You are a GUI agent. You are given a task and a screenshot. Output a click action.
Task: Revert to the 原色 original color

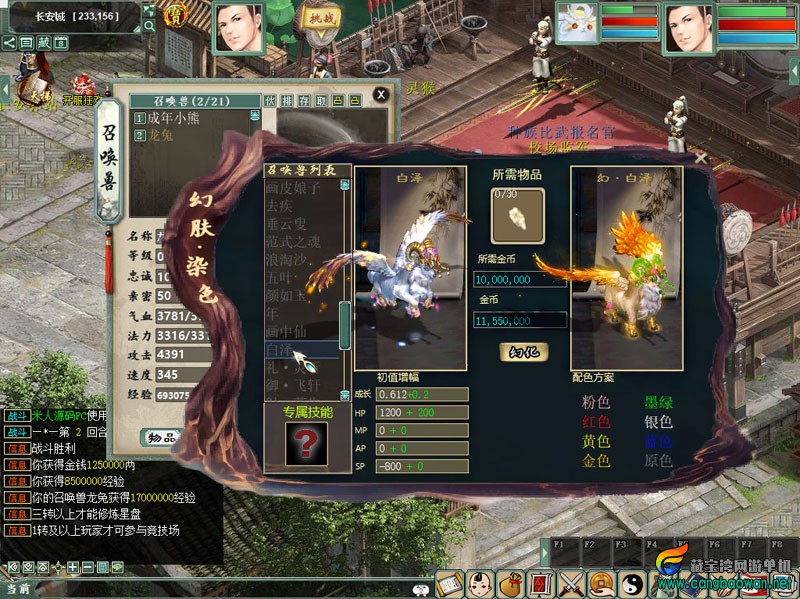[x=659, y=460]
